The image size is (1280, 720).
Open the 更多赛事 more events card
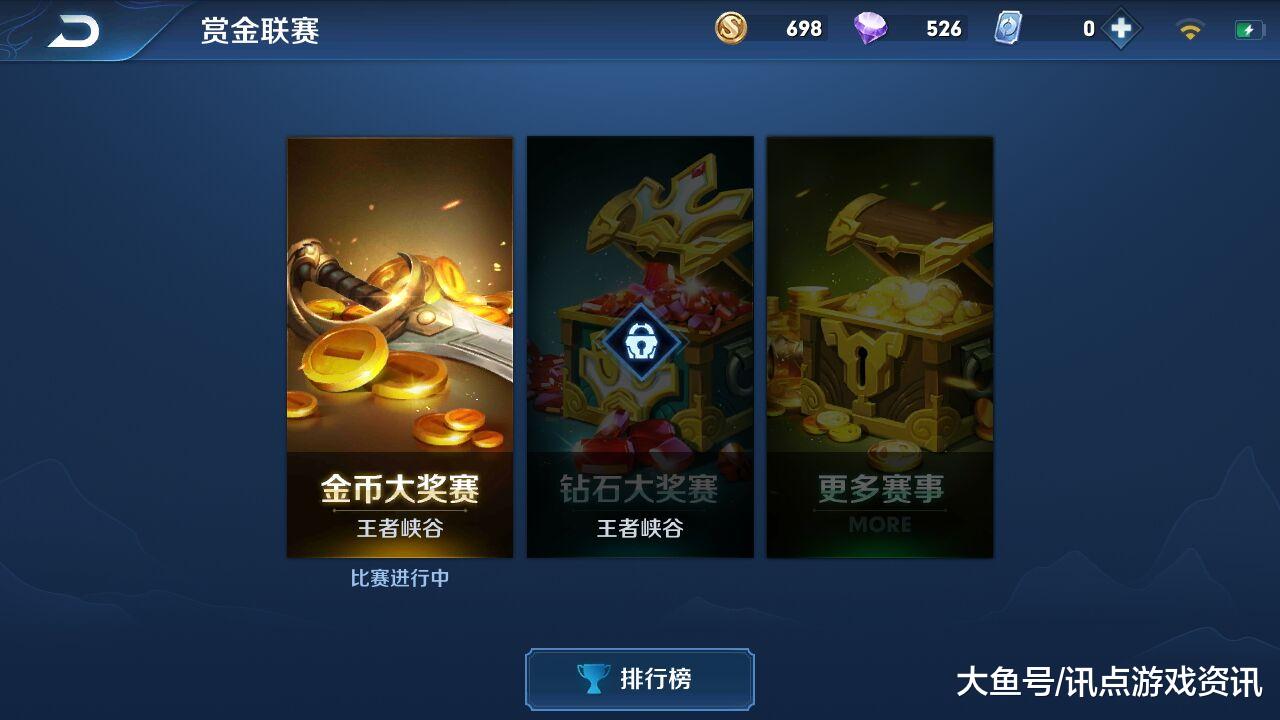click(x=879, y=348)
